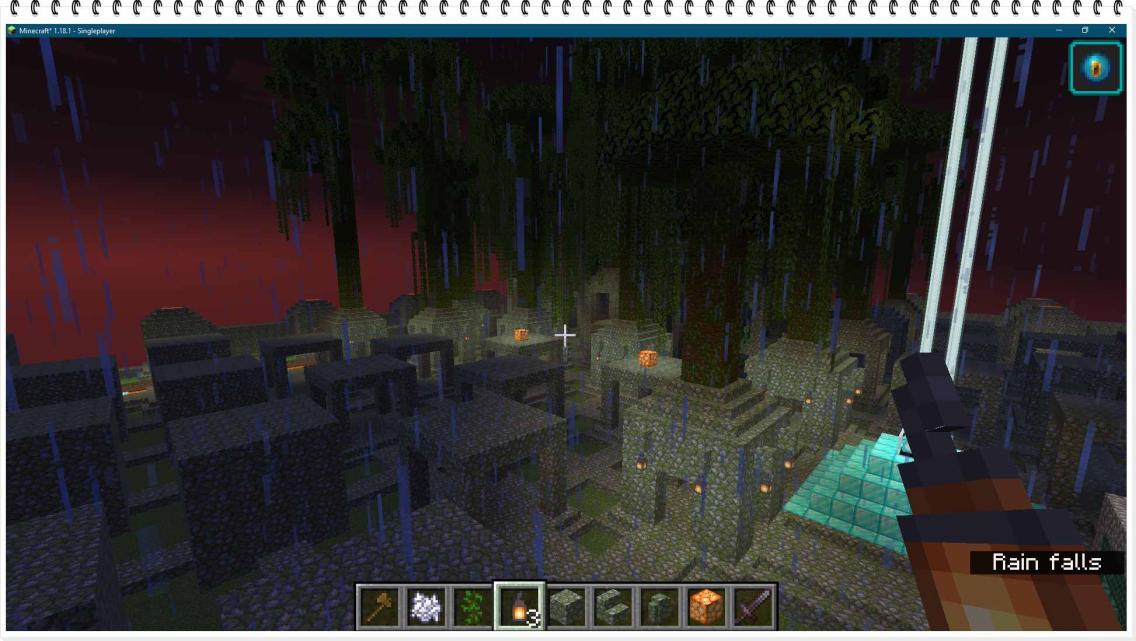Select the lantern stack in the hotbar

[x=520, y=606]
